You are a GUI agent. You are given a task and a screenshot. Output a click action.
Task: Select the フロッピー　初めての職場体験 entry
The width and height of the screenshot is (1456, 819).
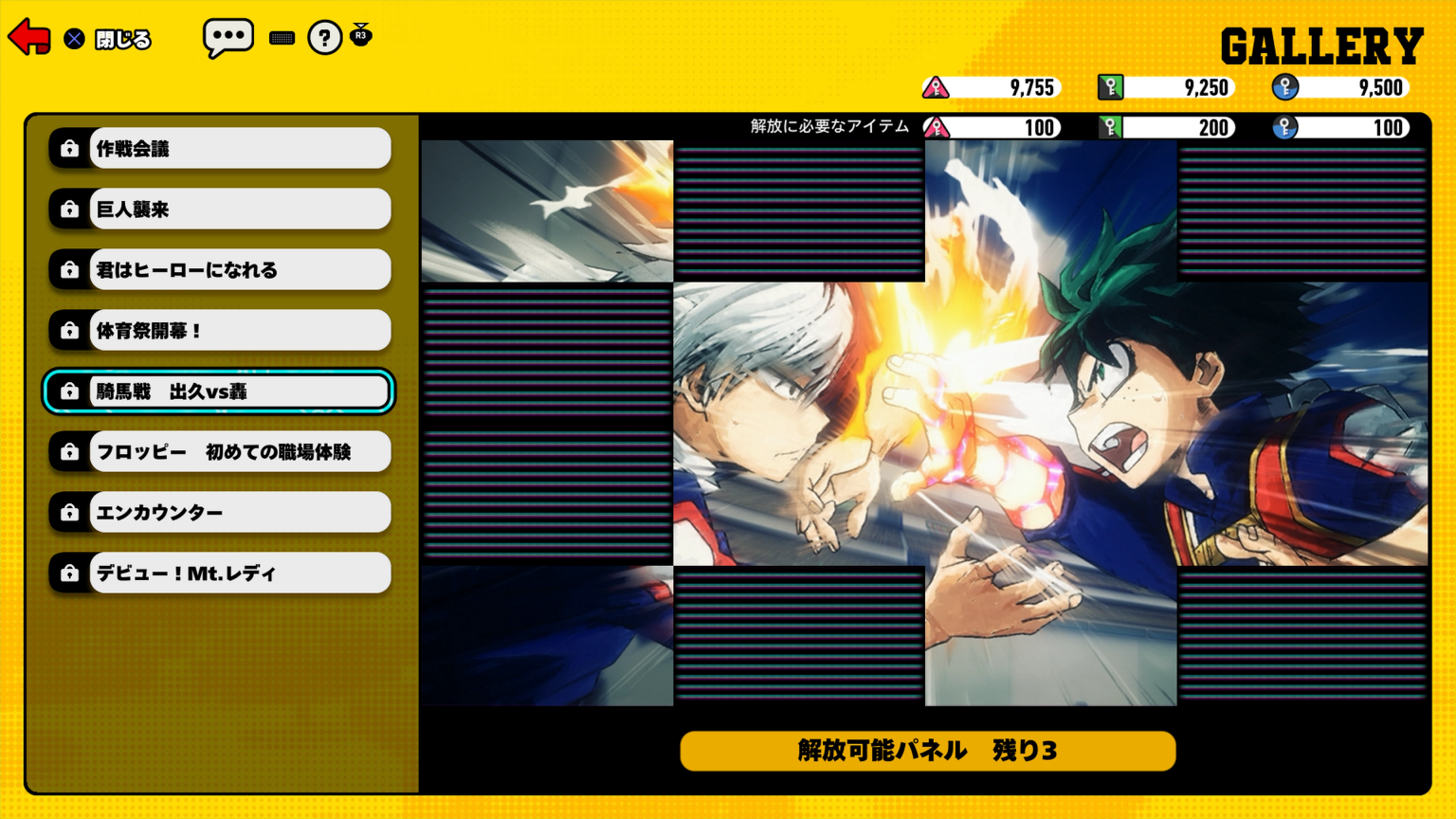239,451
